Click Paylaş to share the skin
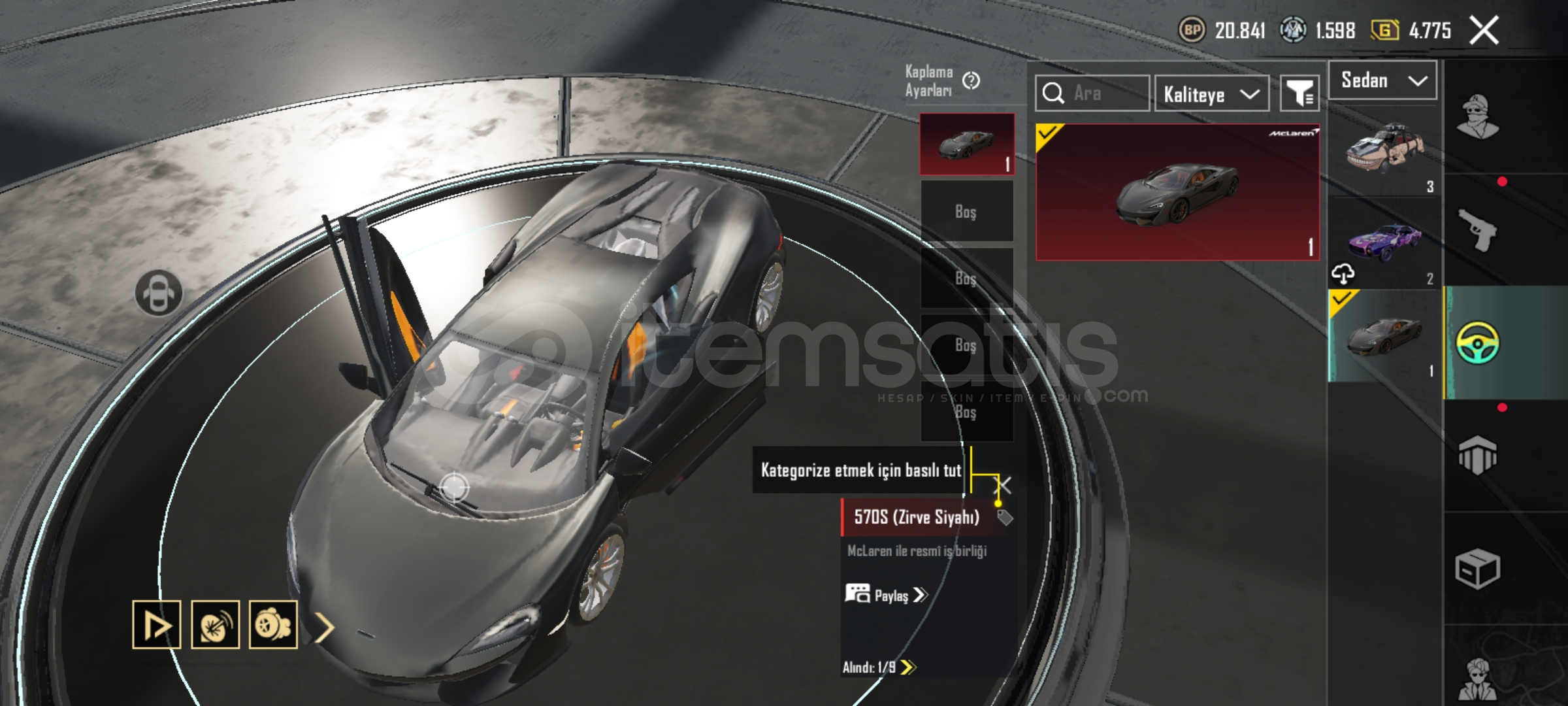 [x=887, y=595]
